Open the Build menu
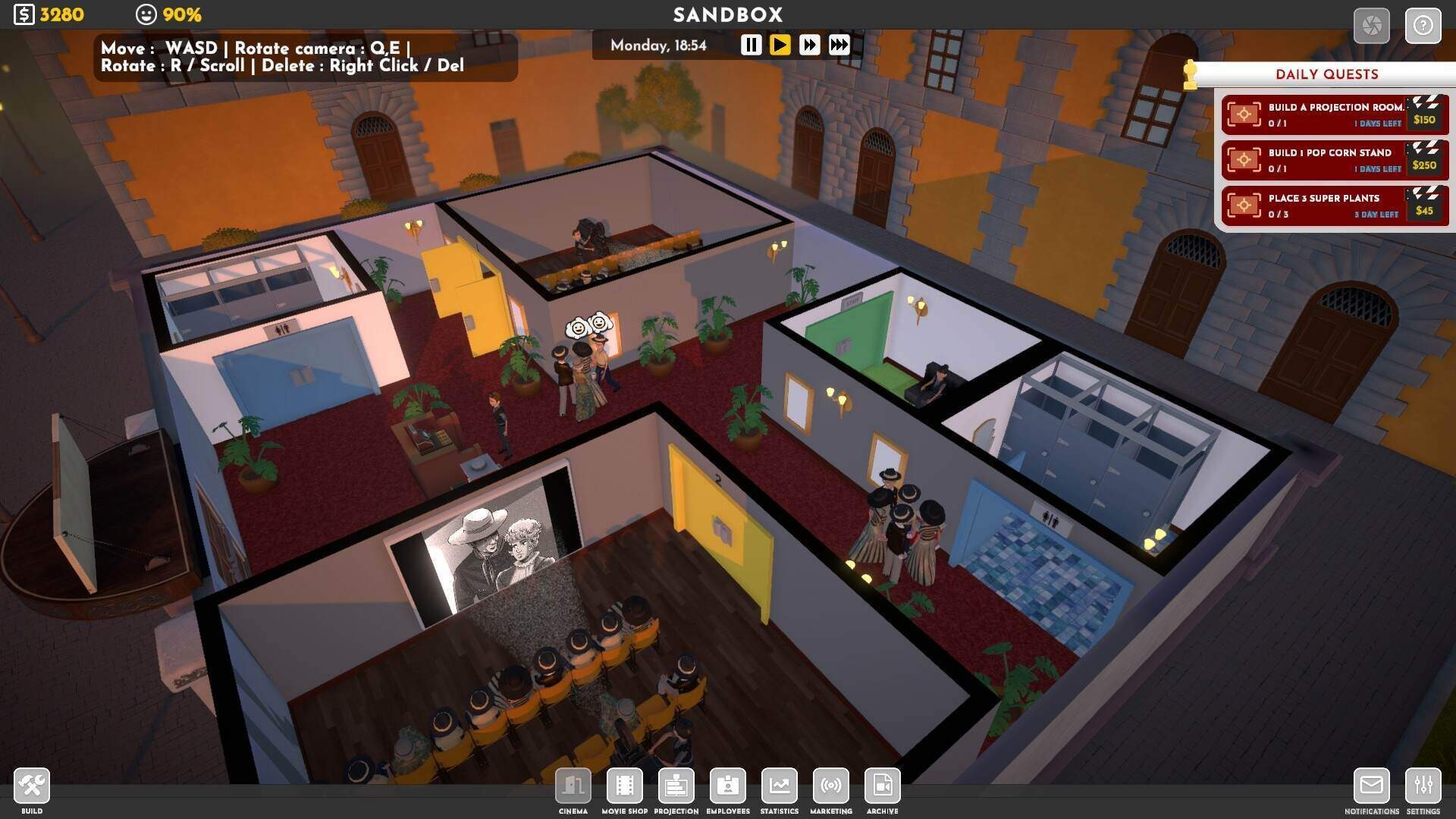Image resolution: width=1456 pixels, height=819 pixels. point(32,786)
